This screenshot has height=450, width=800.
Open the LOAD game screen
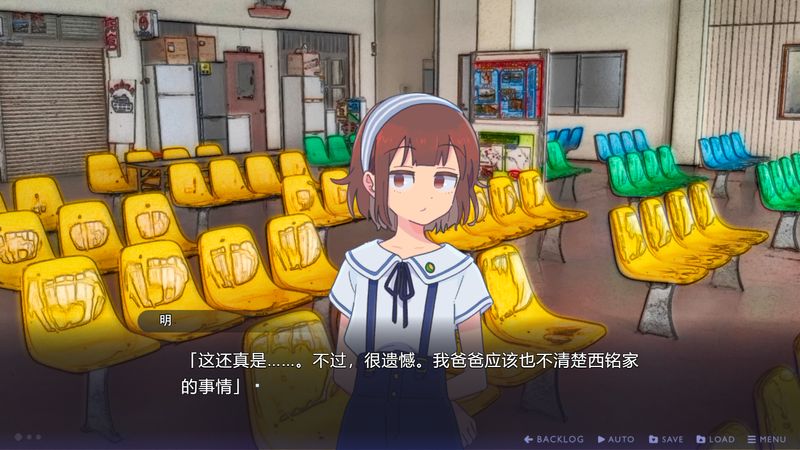pyautogui.click(x=715, y=439)
